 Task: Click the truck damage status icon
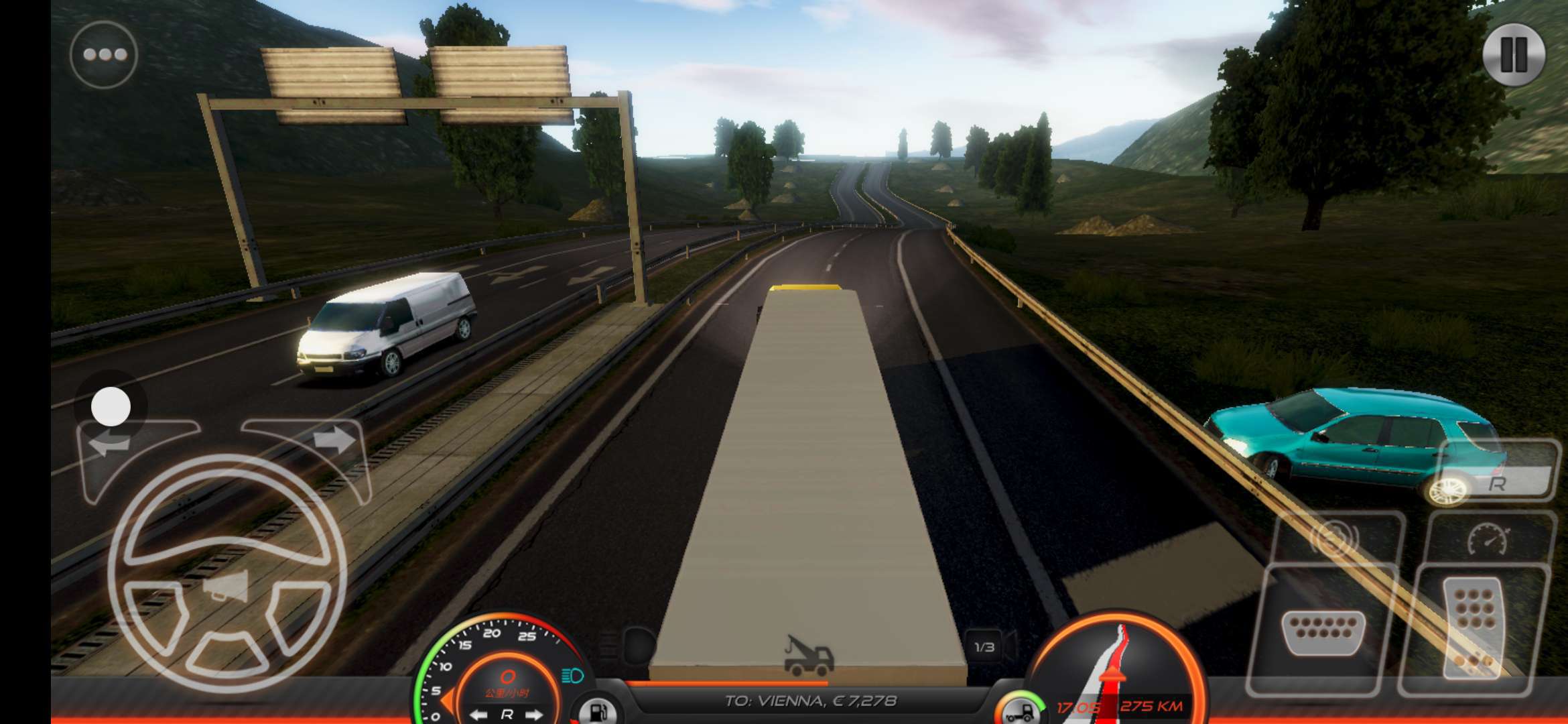point(1019,709)
